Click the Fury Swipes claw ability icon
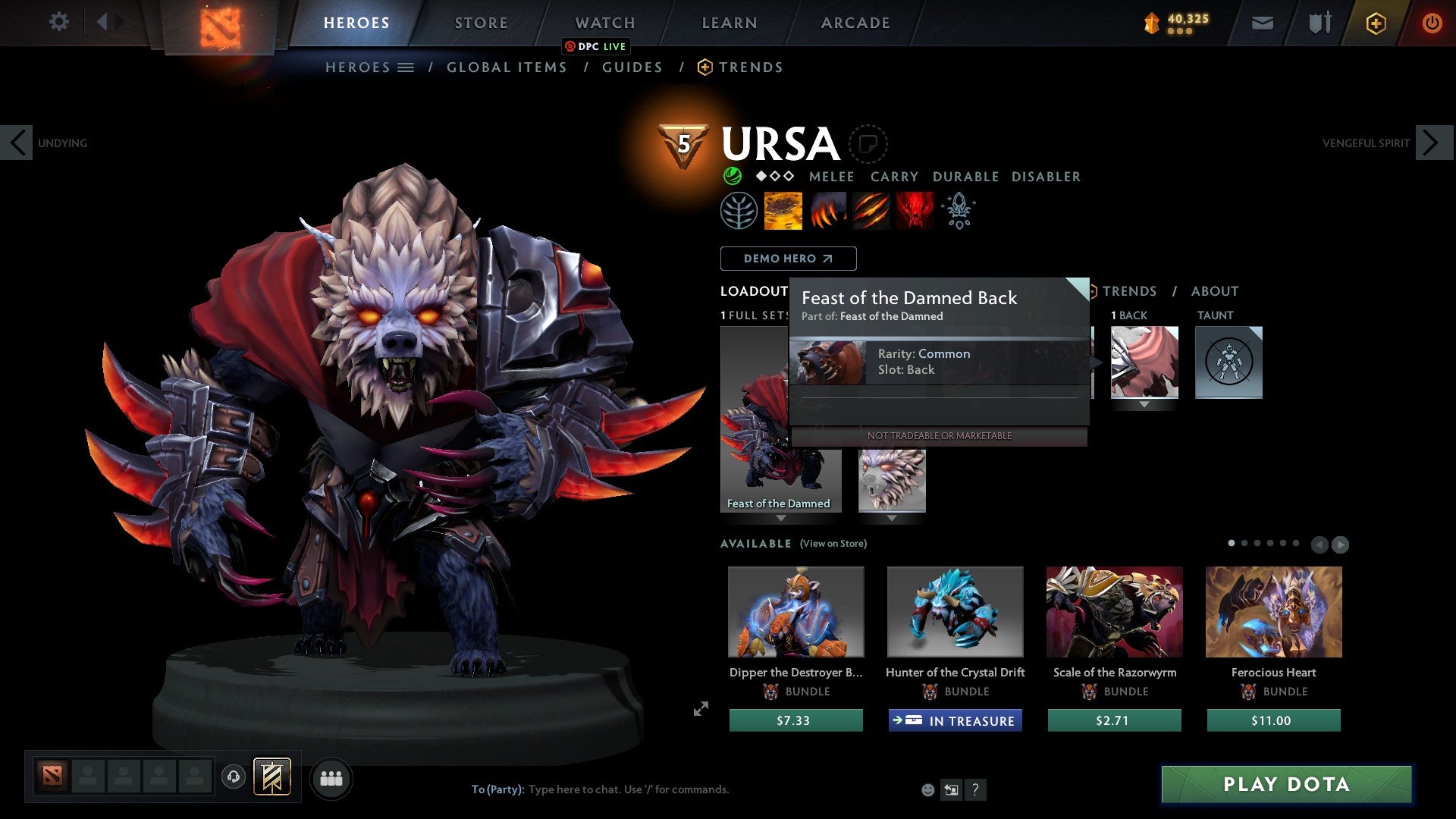Screen dimensions: 1456x819 pyautogui.click(x=871, y=210)
